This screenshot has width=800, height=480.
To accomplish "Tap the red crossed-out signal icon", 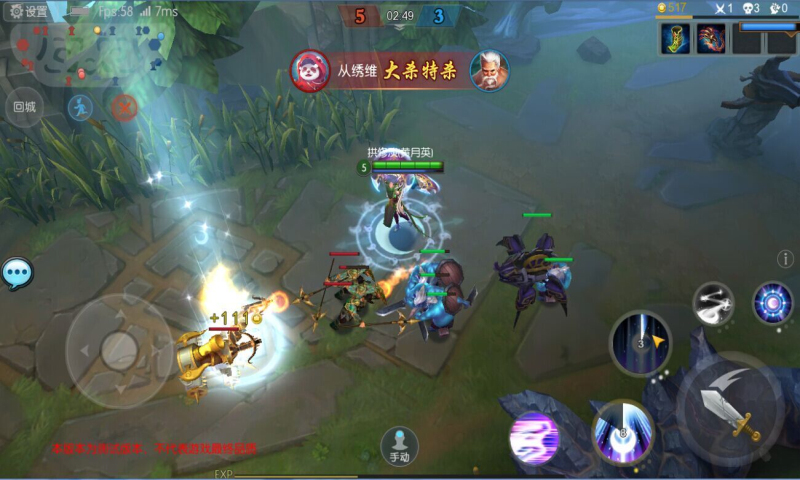I will (x=124, y=106).
